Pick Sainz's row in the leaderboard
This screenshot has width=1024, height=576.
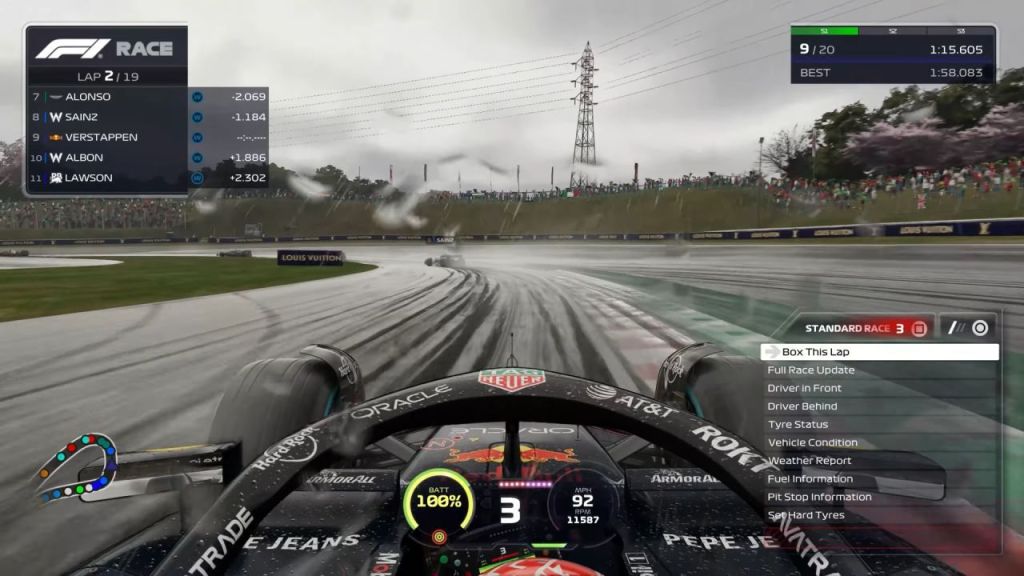107,117
